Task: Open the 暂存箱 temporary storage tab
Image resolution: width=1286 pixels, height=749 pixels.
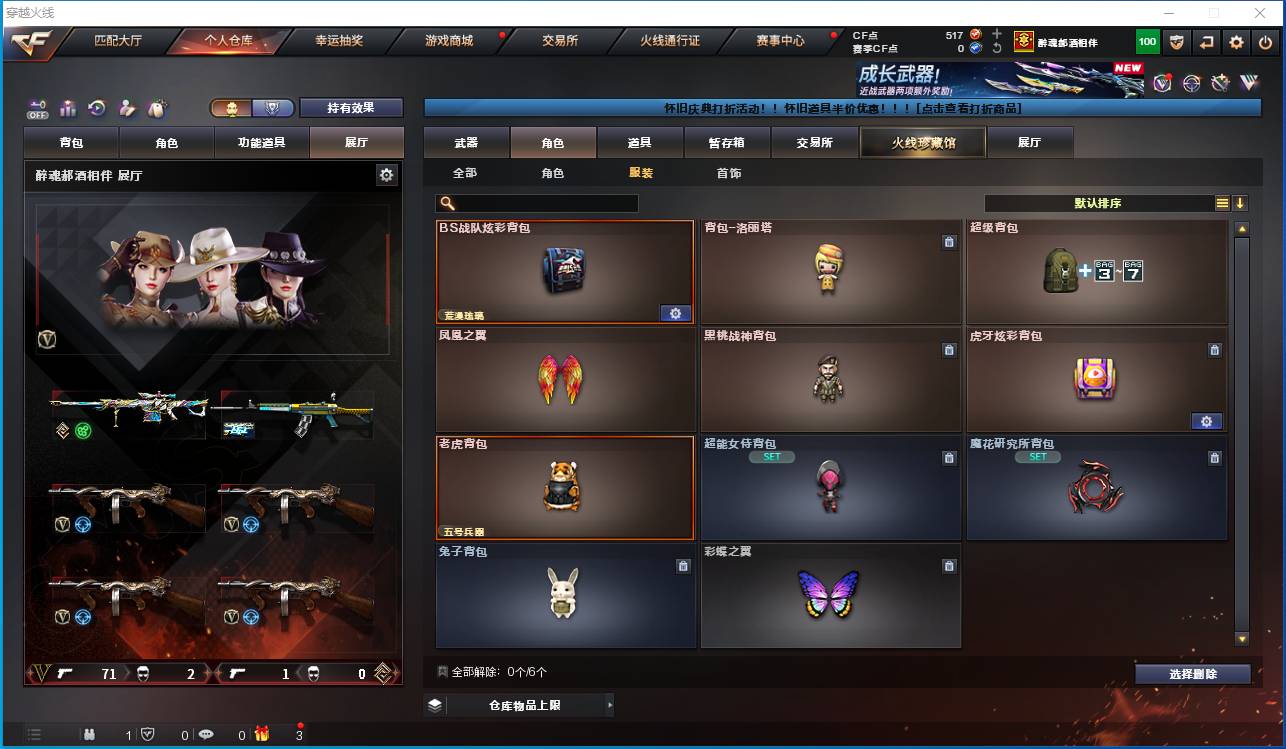Action: coord(727,143)
